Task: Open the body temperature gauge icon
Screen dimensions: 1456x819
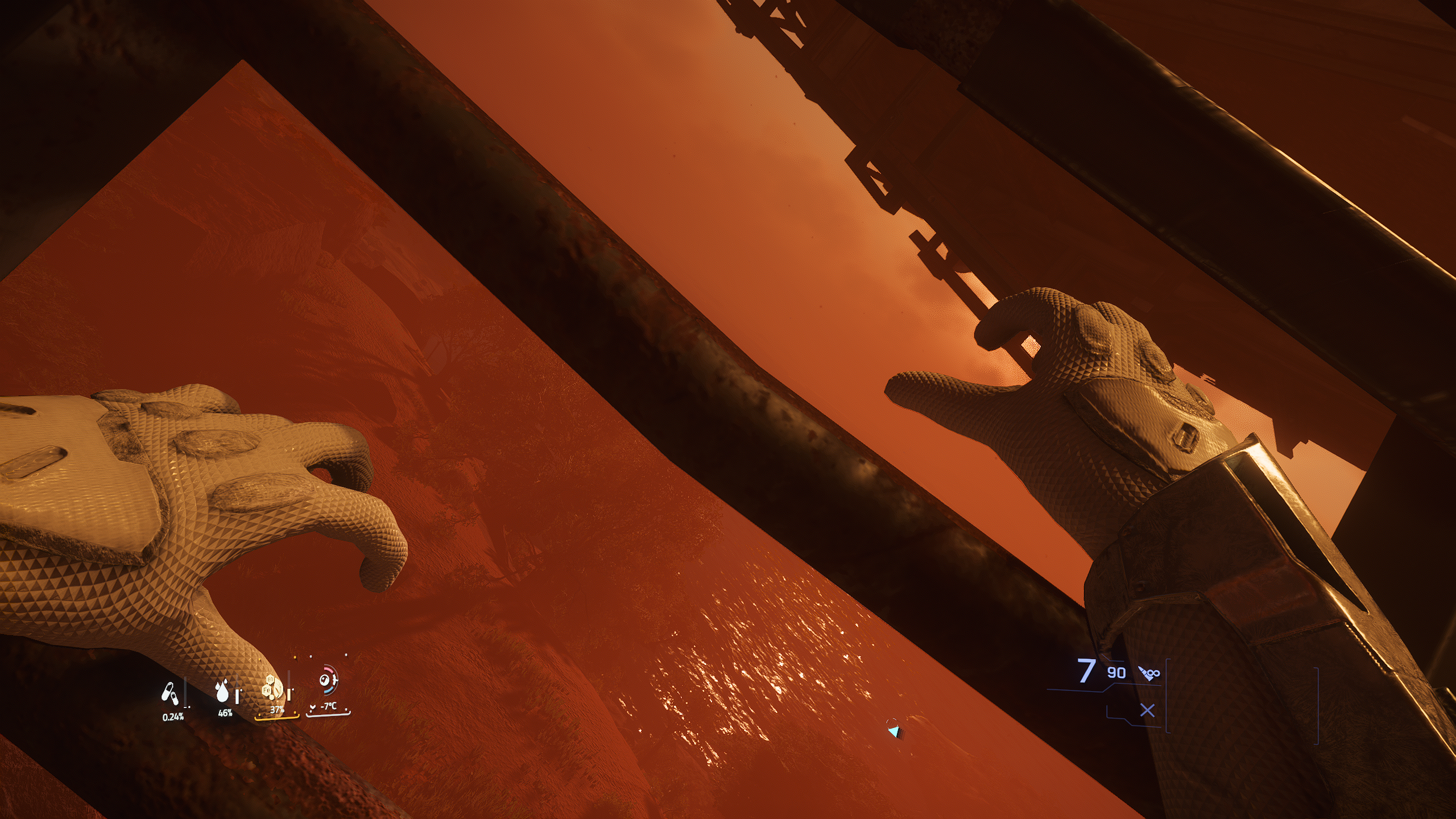Action: click(327, 680)
